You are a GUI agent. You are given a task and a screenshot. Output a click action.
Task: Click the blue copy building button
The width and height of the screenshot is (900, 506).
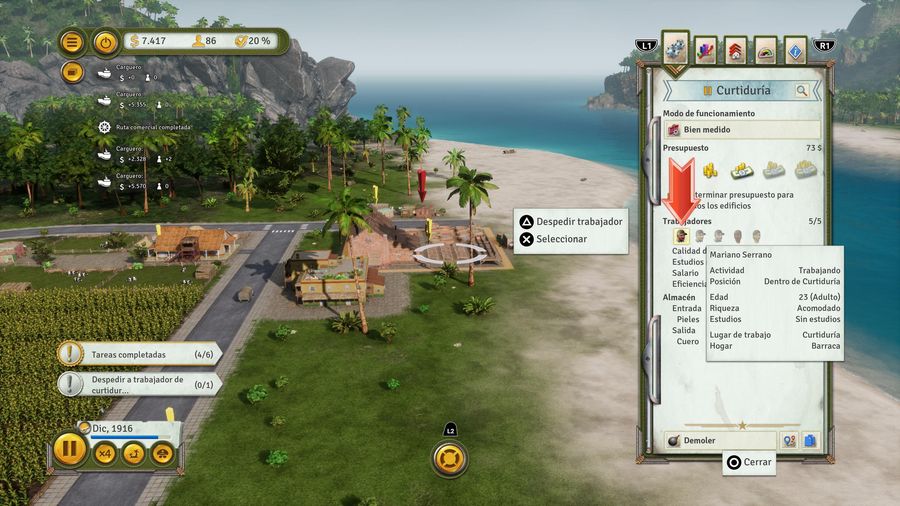pos(810,440)
